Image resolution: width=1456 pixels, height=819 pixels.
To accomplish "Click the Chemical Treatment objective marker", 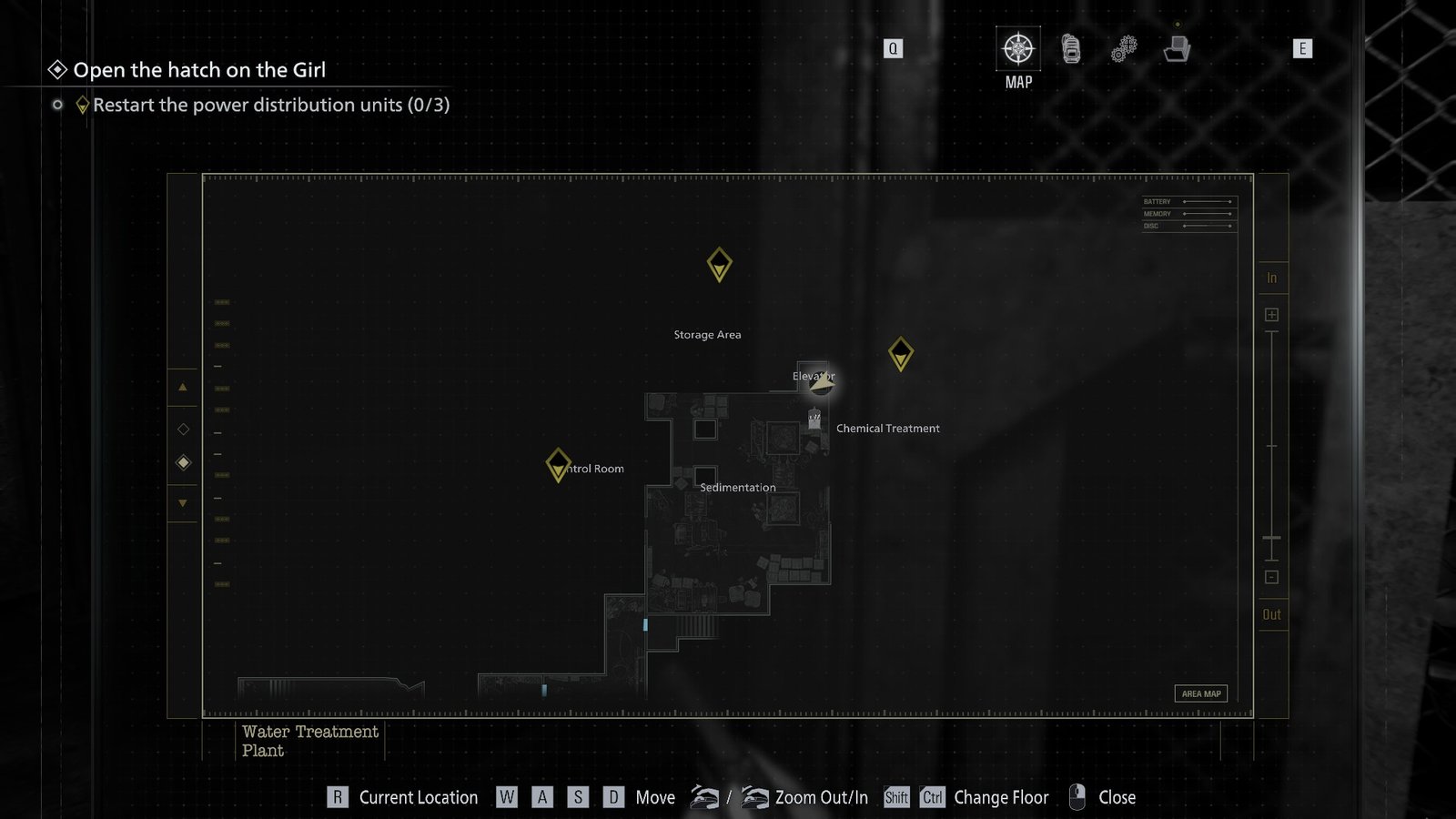I will tap(902, 356).
